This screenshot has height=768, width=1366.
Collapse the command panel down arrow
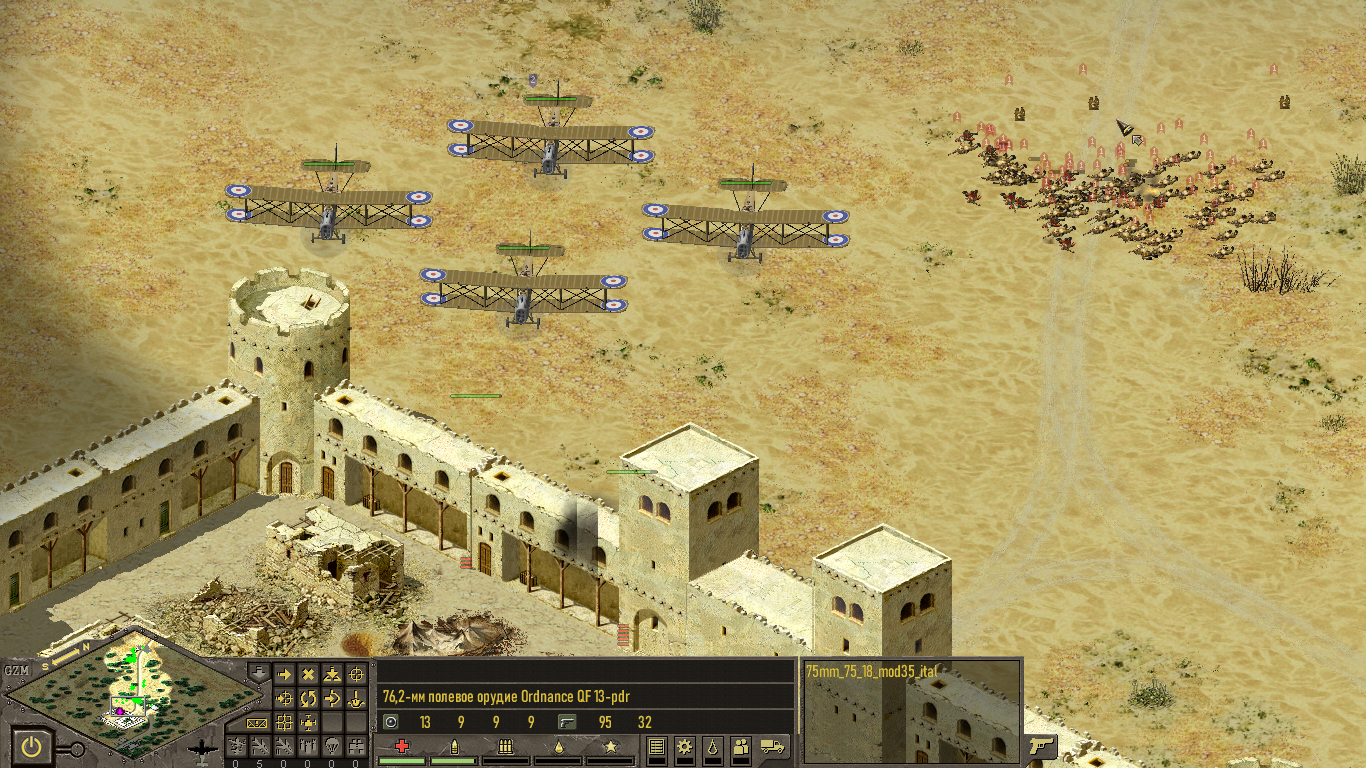(258, 674)
